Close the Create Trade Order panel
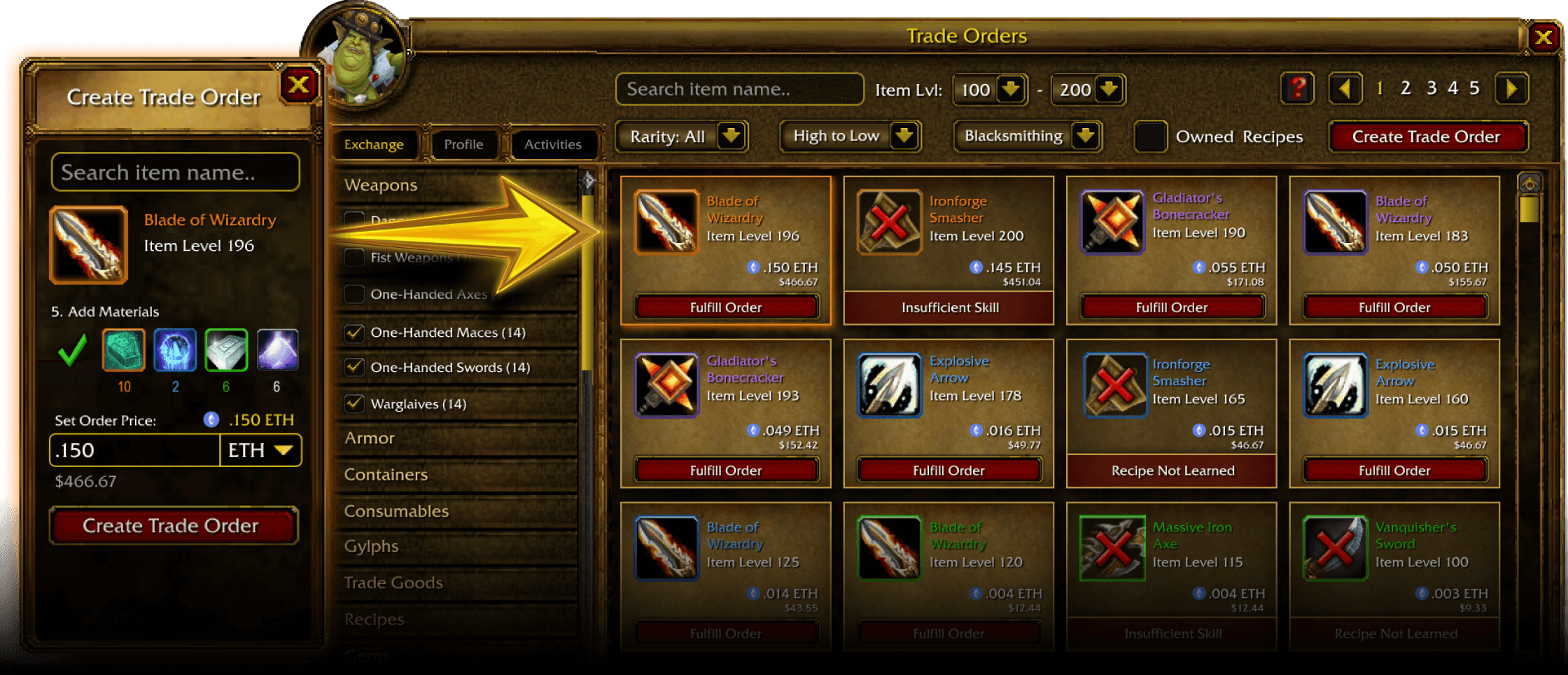Viewport: 1568px width, 675px height. pos(299,85)
